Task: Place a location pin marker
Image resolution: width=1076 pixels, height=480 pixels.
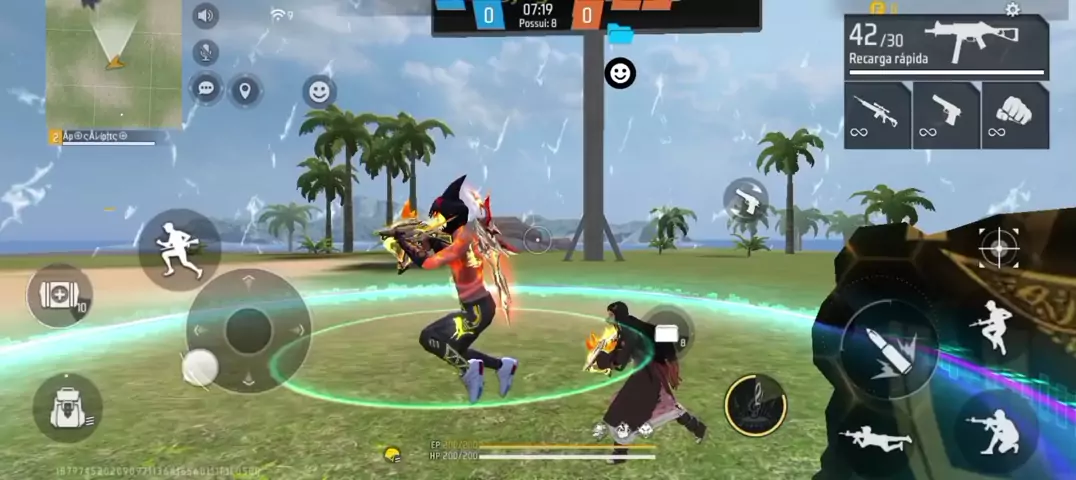Action: [245, 91]
